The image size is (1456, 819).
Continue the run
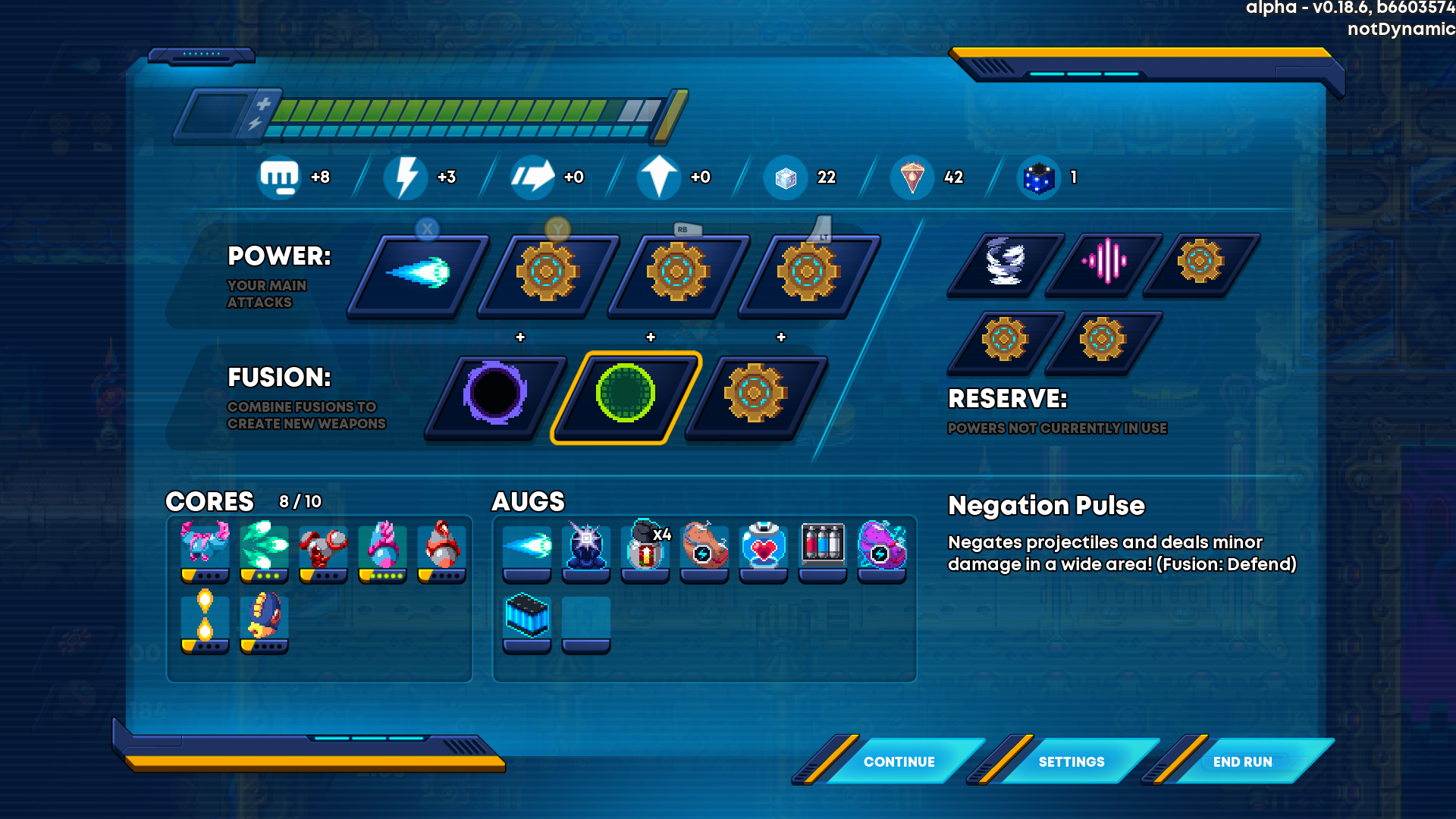[x=899, y=761]
